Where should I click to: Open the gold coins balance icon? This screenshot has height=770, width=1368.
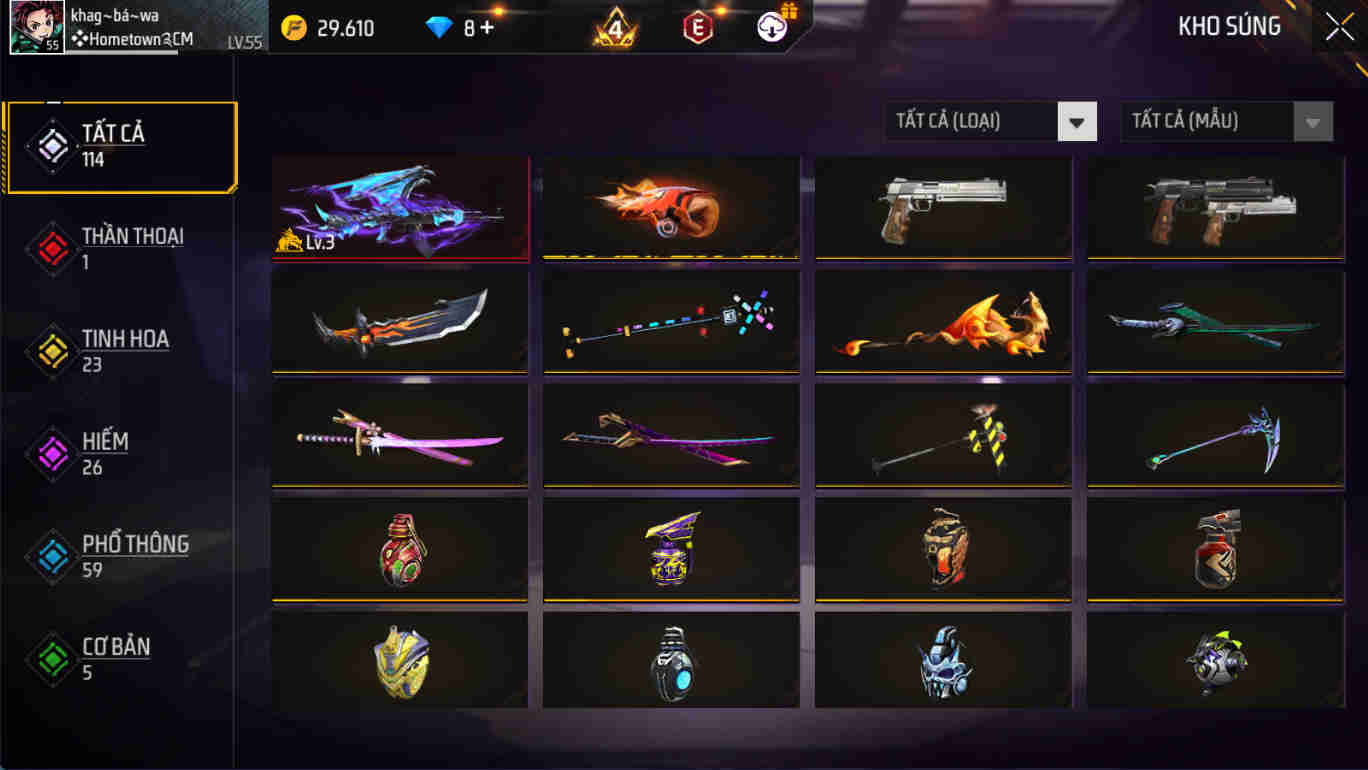[294, 28]
